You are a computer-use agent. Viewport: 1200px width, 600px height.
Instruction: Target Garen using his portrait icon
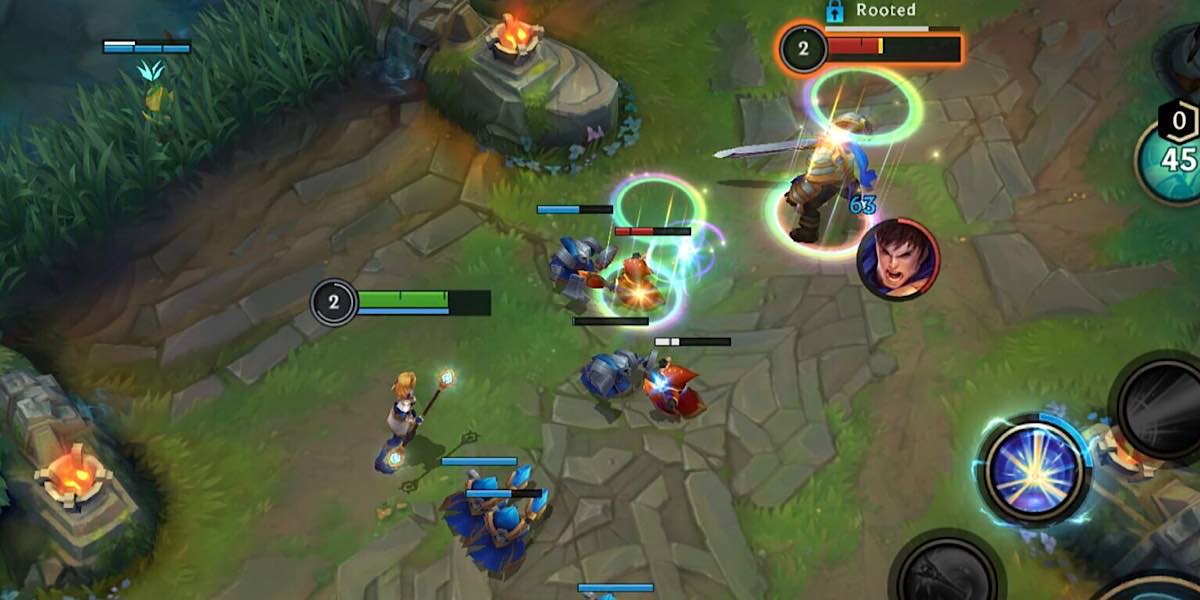pos(898,258)
